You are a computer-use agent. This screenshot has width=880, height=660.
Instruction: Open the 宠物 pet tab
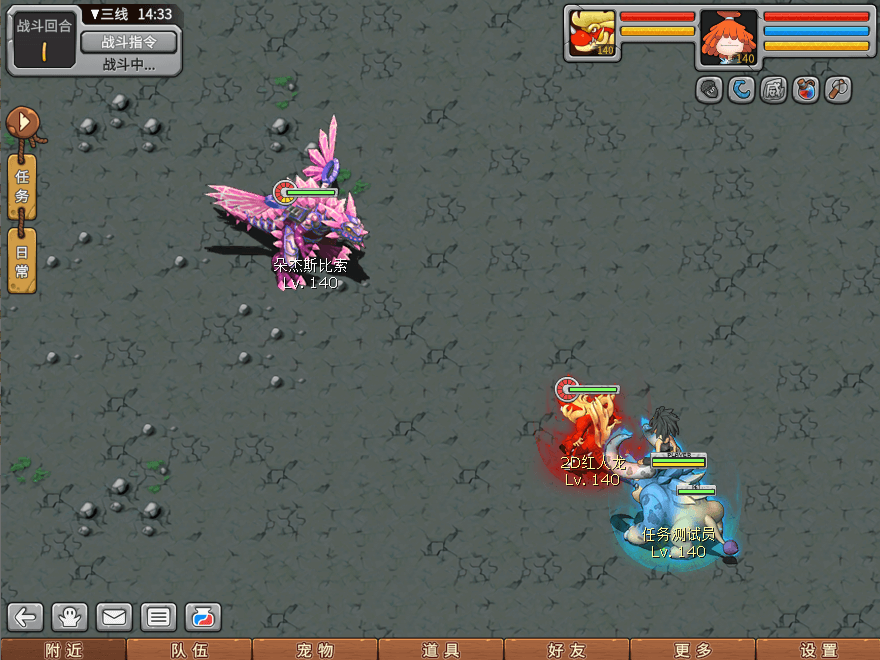coord(315,650)
